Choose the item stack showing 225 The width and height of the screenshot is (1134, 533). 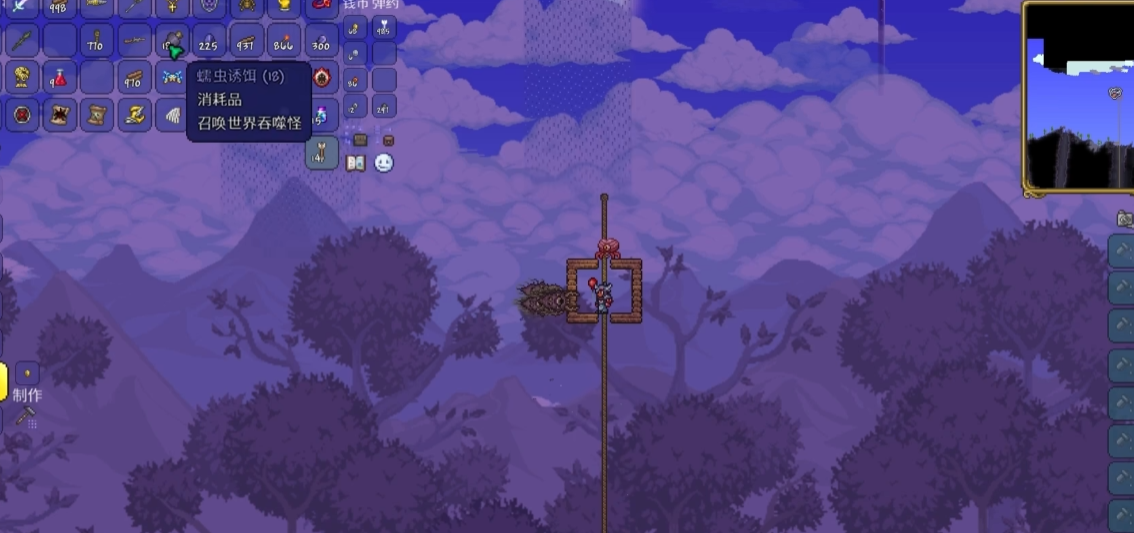pos(209,42)
